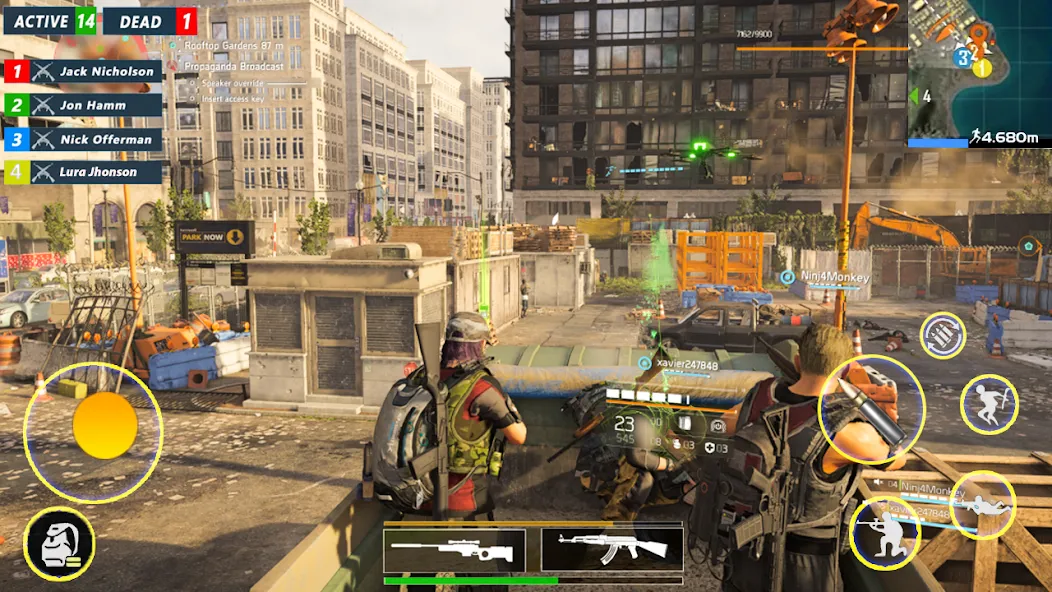Activate the jump action button
This screenshot has height=592, width=1052.
988,404
